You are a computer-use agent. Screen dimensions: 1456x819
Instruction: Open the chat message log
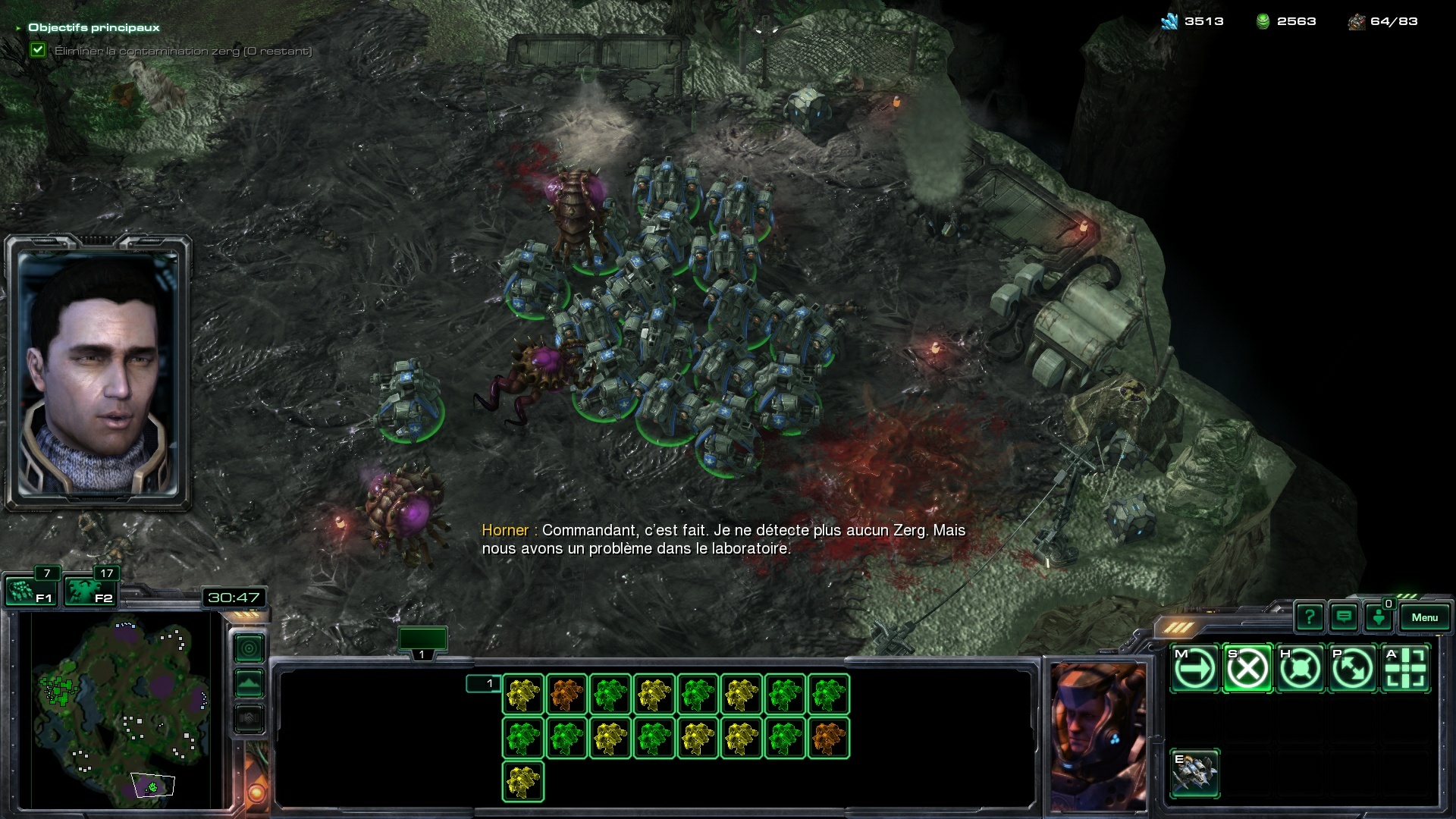(x=1344, y=617)
